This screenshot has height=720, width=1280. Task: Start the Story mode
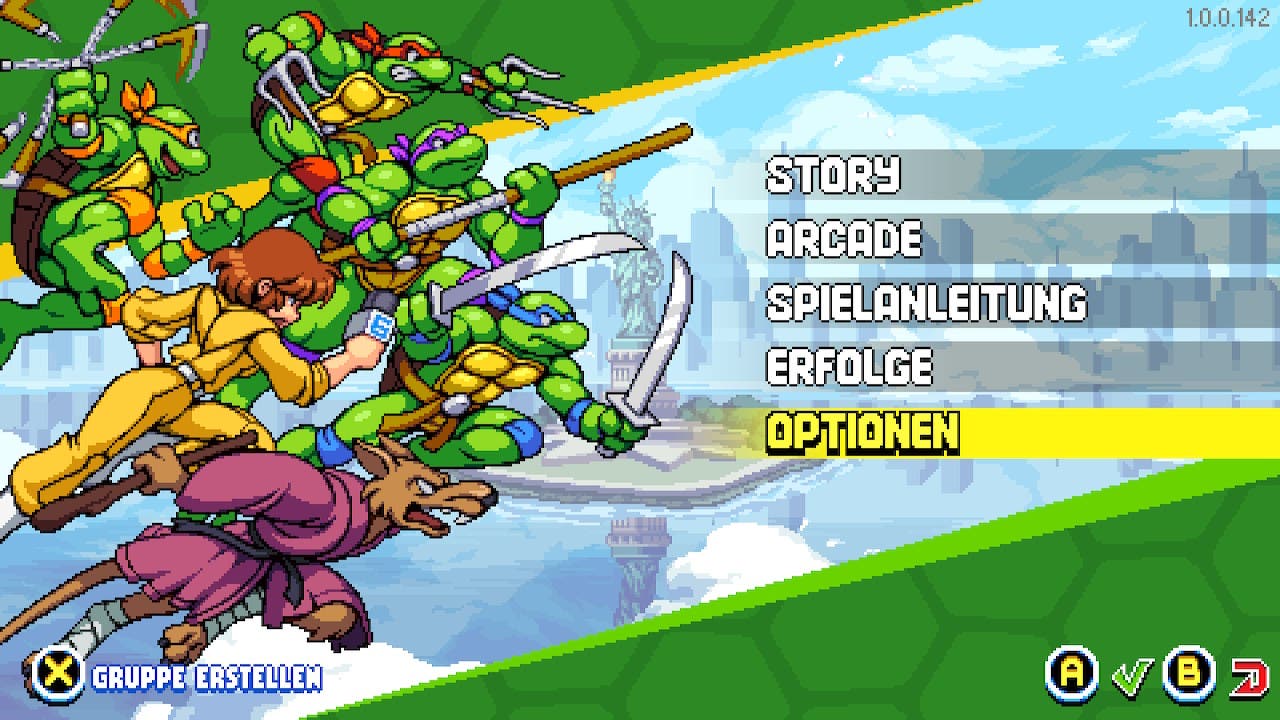pyautogui.click(x=833, y=175)
